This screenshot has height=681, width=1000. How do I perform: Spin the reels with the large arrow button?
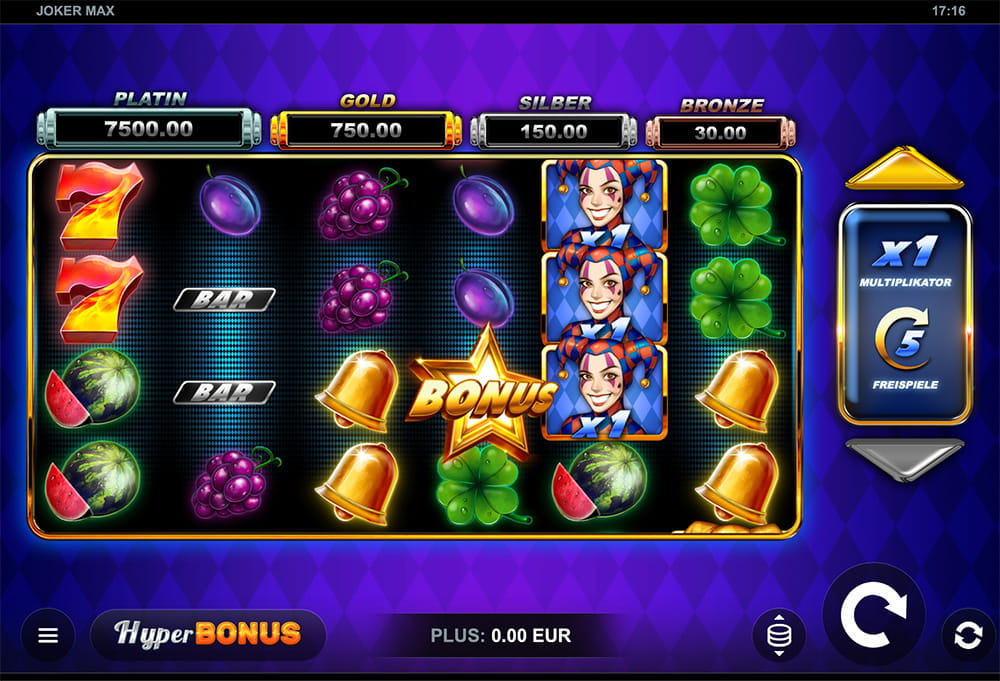coord(873,614)
